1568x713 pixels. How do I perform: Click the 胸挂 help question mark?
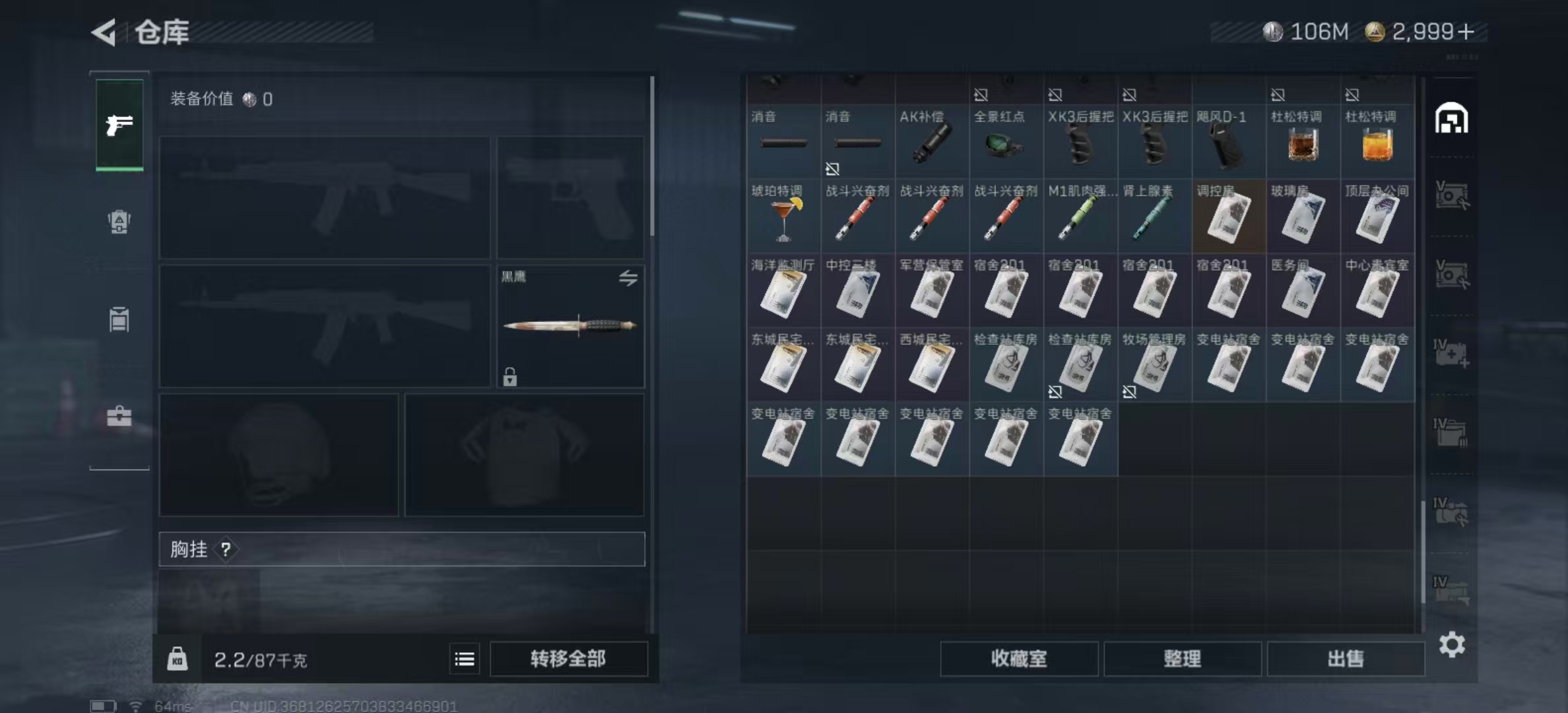[226, 549]
